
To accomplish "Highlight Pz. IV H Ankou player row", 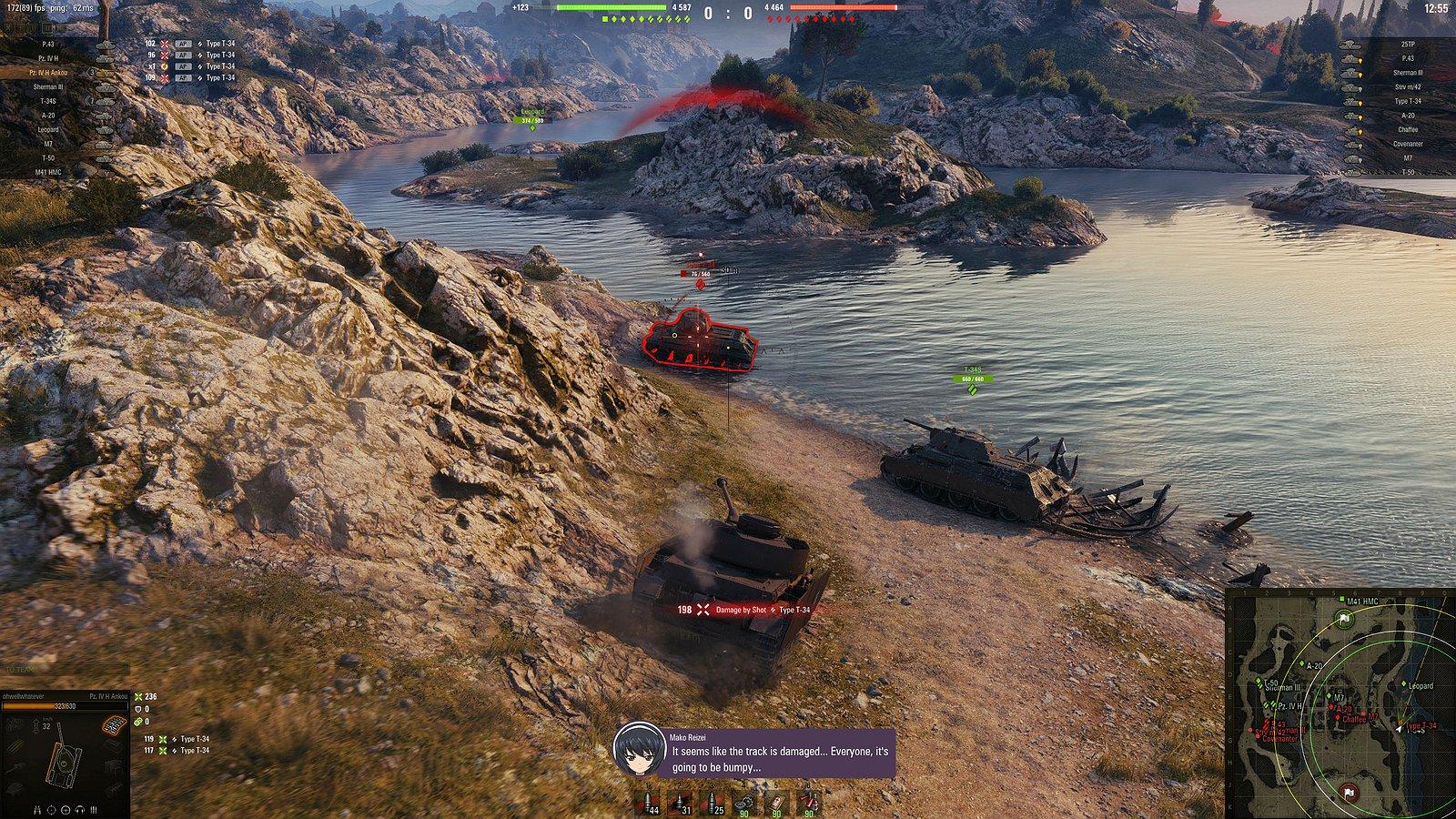I will click(x=49, y=73).
